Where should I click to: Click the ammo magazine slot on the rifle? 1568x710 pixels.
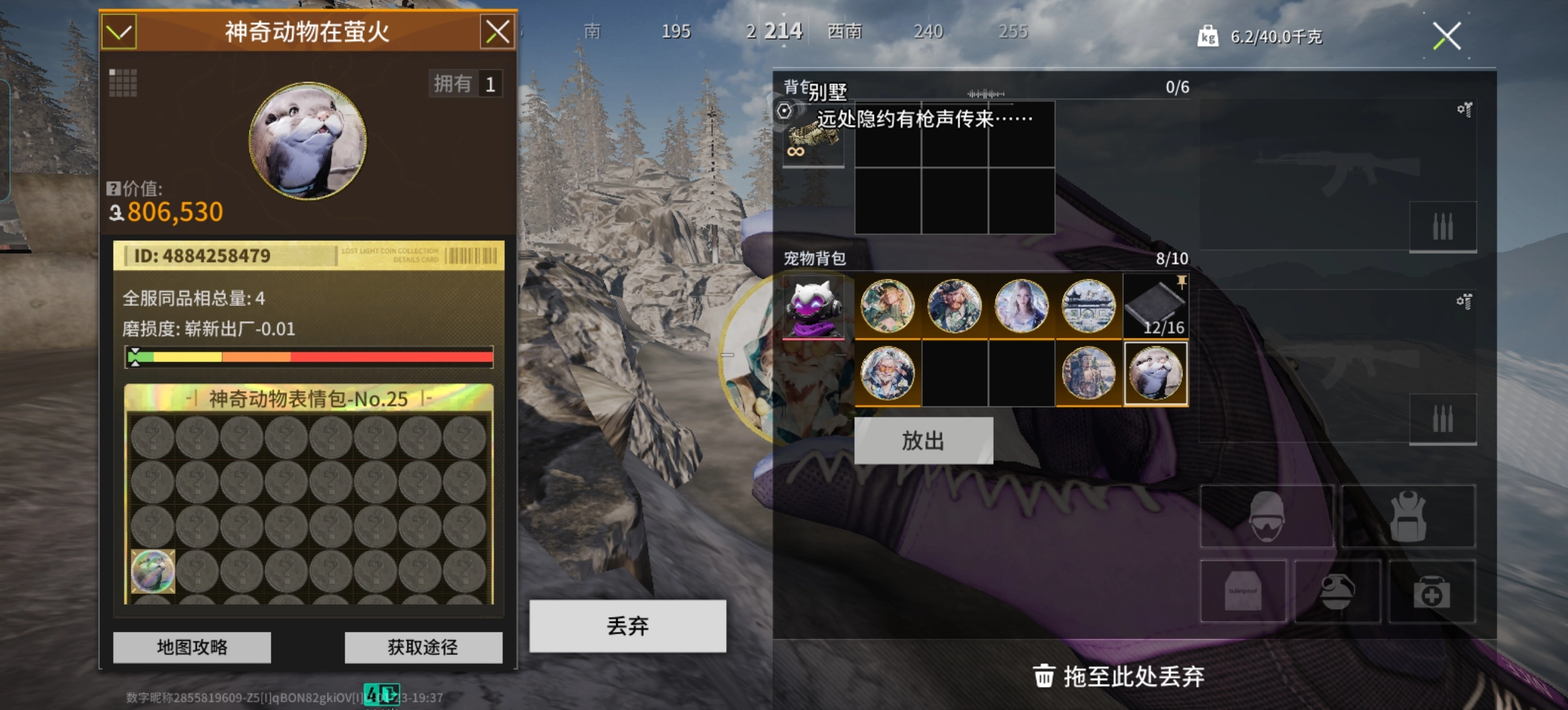point(1443,225)
